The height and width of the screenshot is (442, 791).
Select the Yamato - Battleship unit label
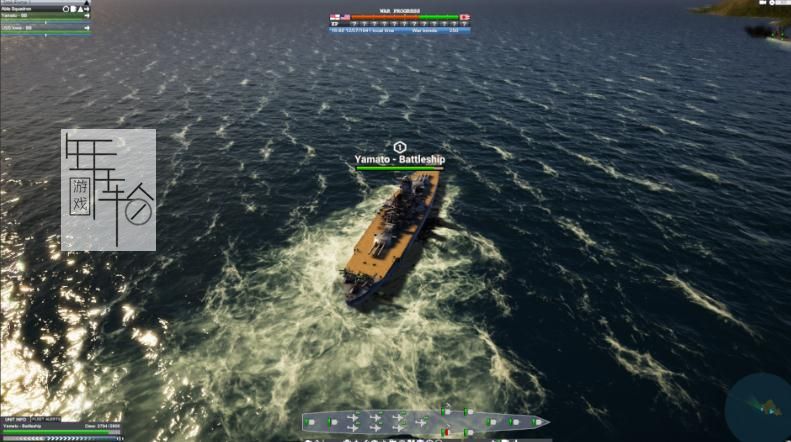(x=400, y=159)
